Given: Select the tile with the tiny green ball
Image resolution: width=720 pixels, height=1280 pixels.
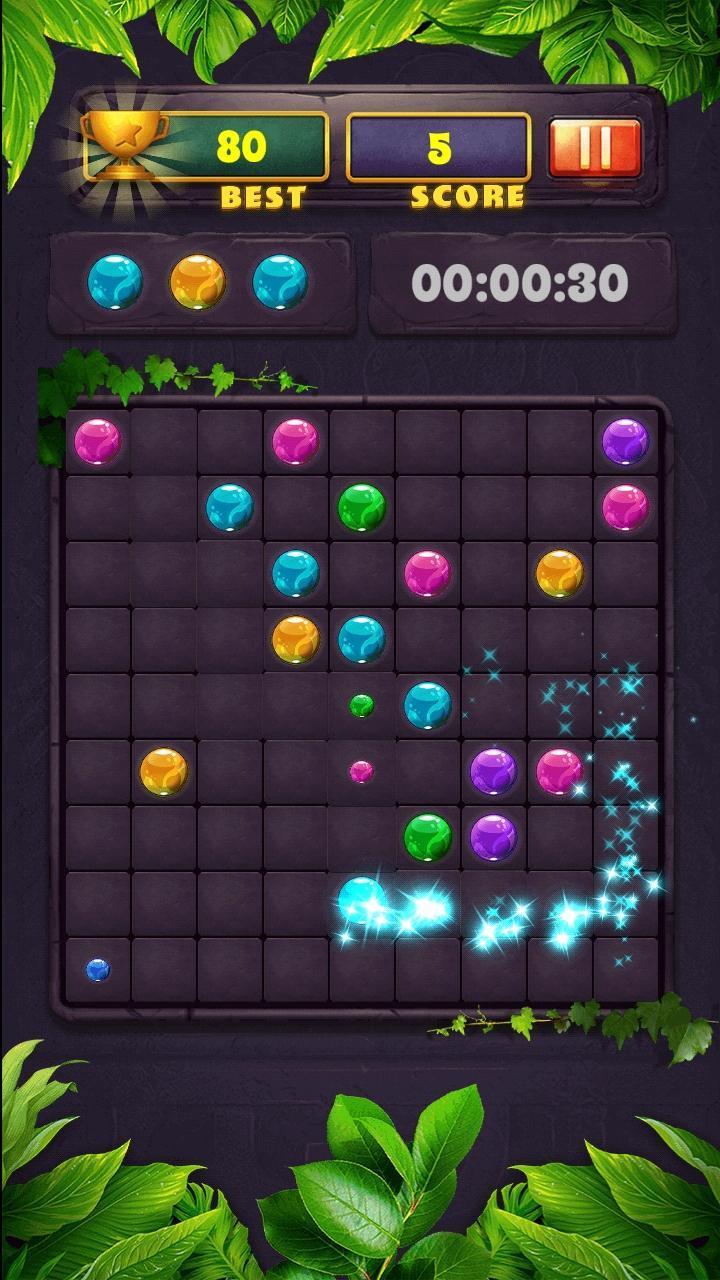Looking at the screenshot, I should tap(361, 705).
